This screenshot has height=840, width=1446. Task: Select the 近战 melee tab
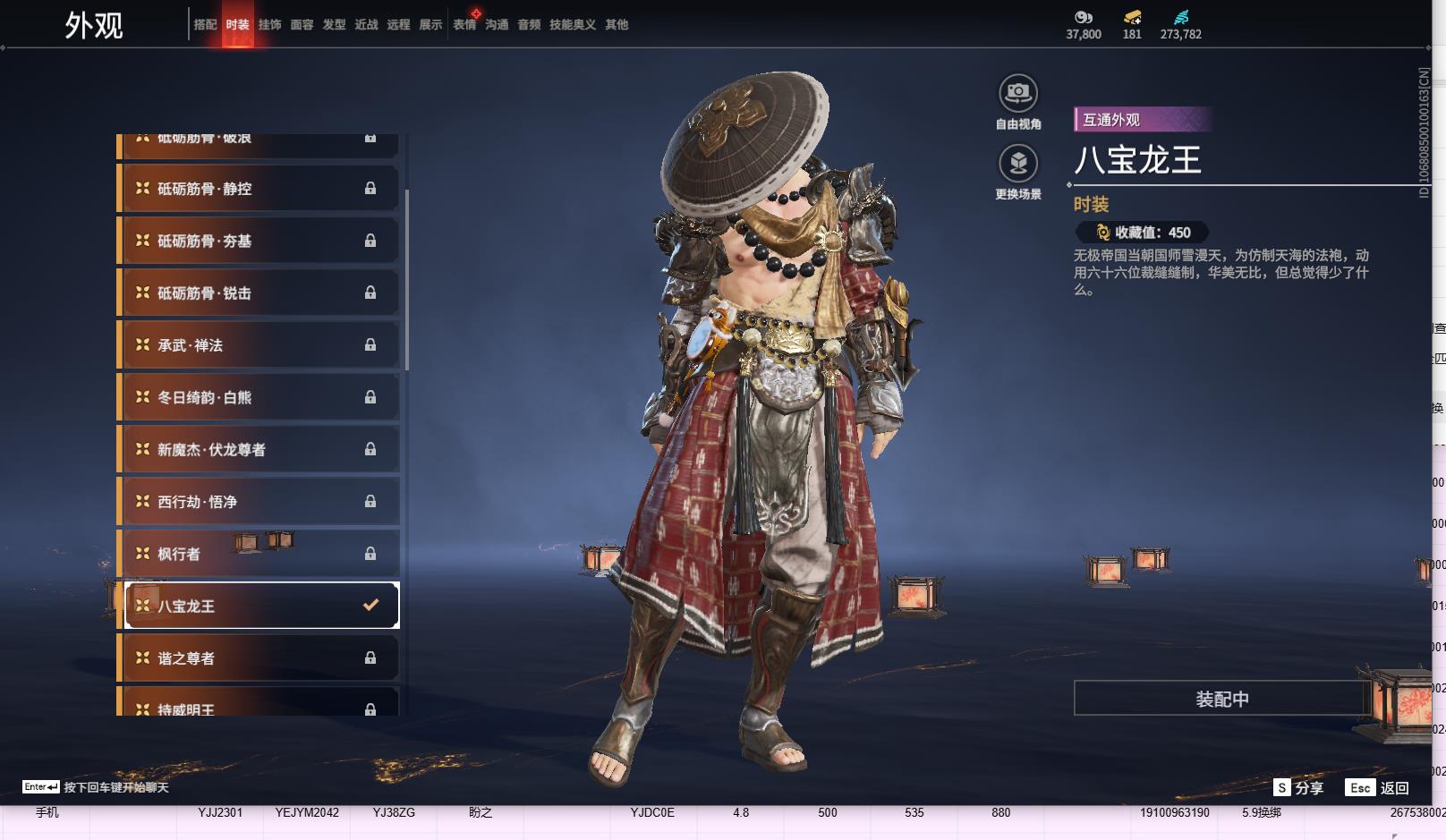[366, 25]
